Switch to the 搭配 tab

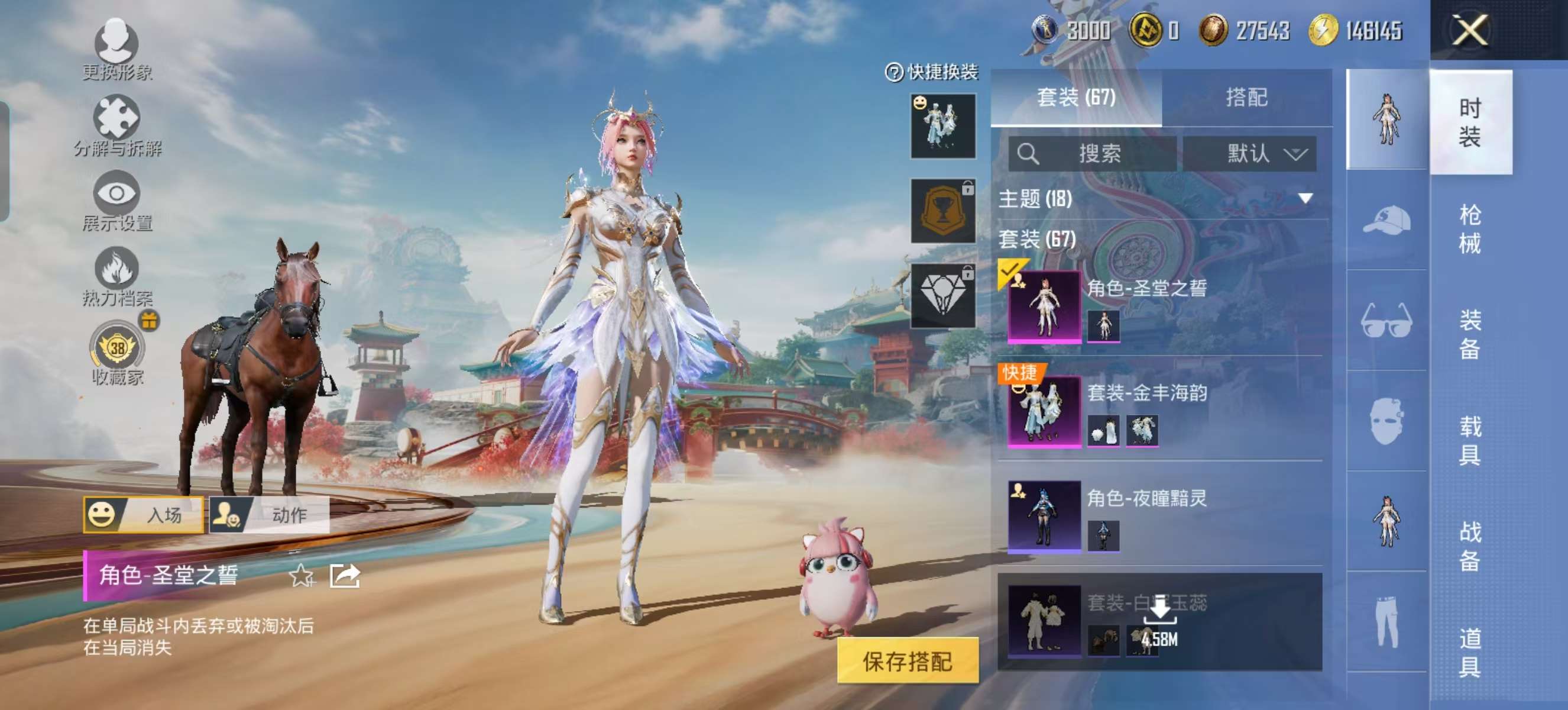click(1246, 98)
